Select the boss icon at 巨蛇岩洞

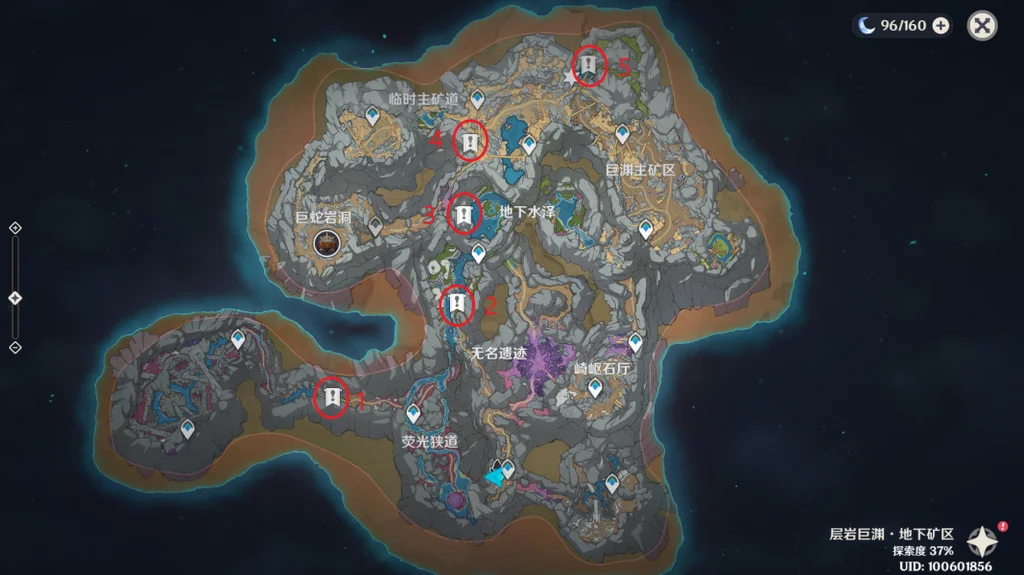pos(326,241)
